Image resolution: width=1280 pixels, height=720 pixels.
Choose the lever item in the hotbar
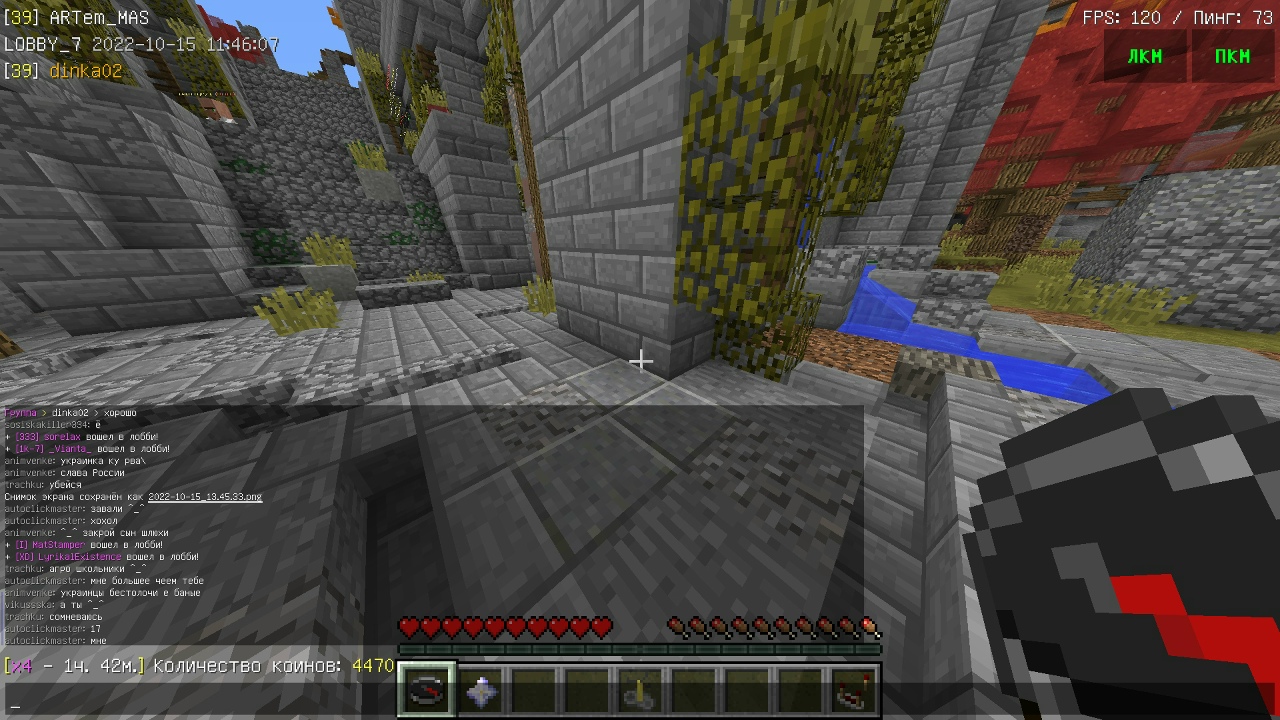pos(637,691)
